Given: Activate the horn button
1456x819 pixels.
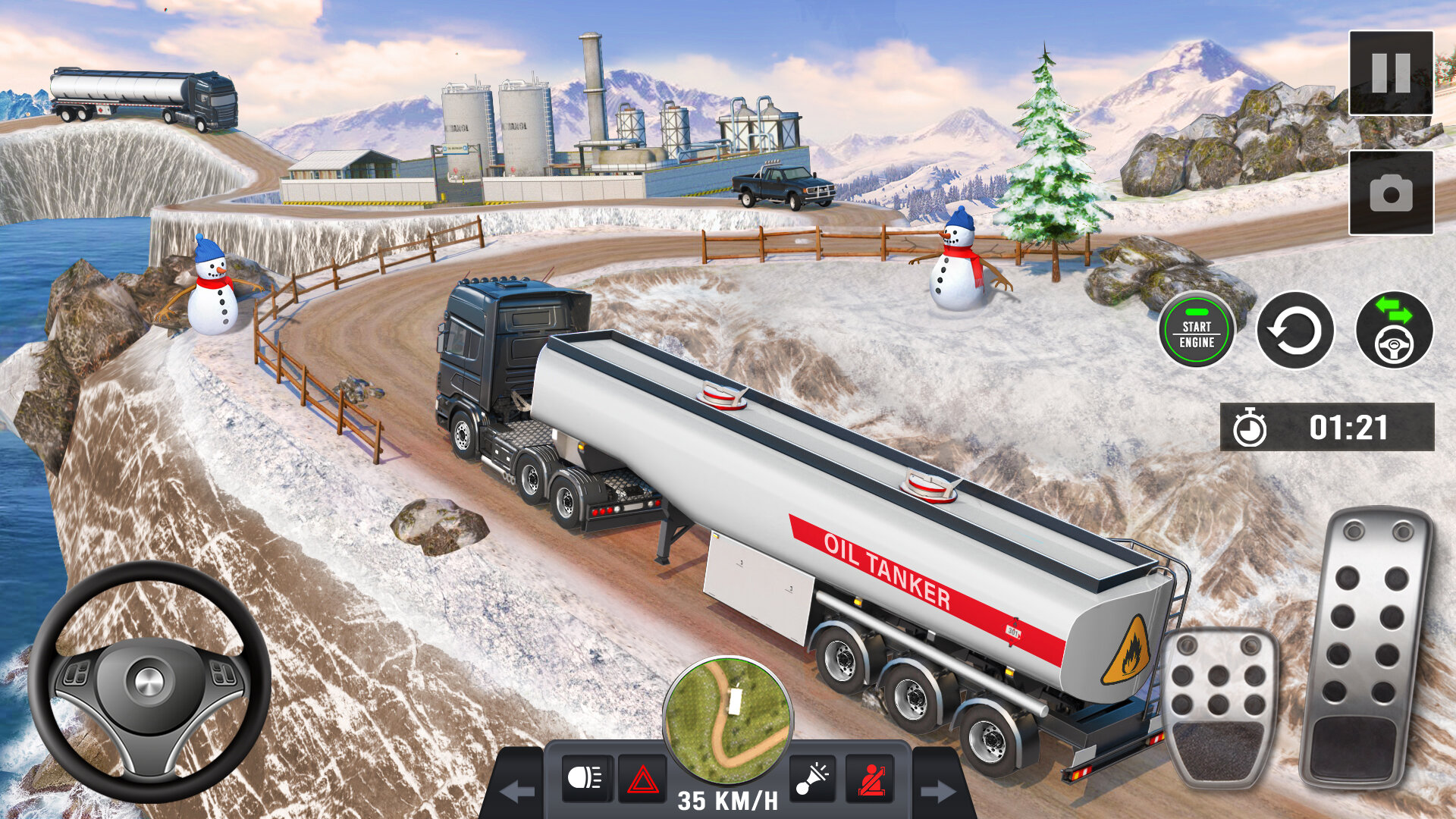Looking at the screenshot, I should coord(812,778).
